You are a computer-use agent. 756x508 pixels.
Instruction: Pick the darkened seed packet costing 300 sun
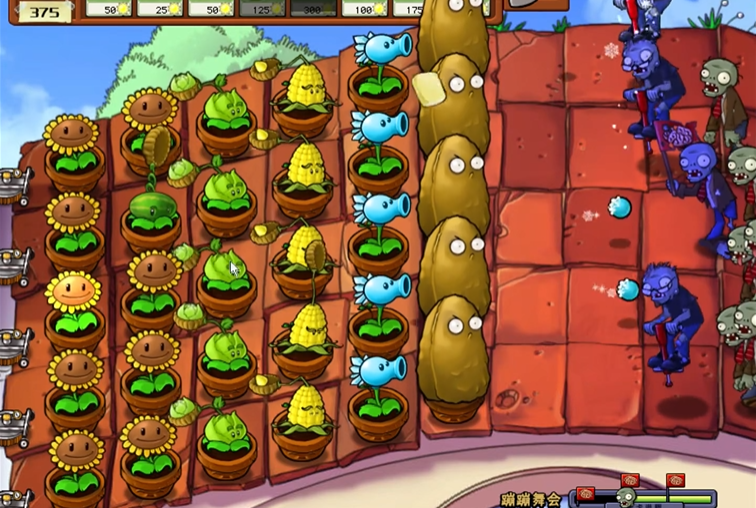coord(313,8)
